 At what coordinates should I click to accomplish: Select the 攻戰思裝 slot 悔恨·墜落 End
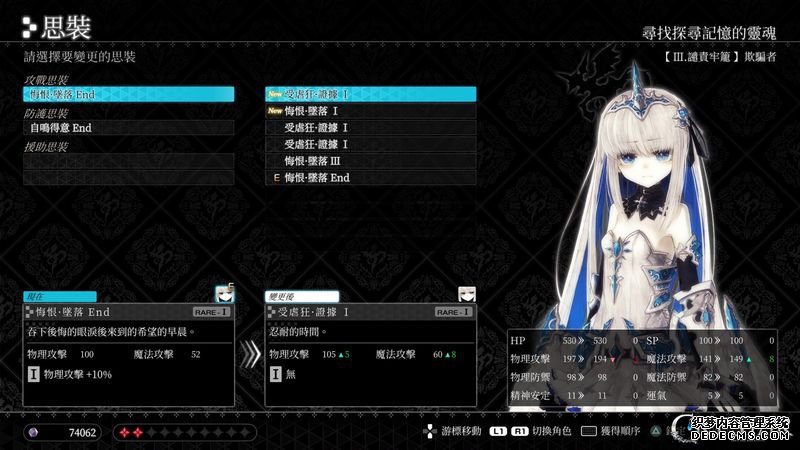point(129,94)
